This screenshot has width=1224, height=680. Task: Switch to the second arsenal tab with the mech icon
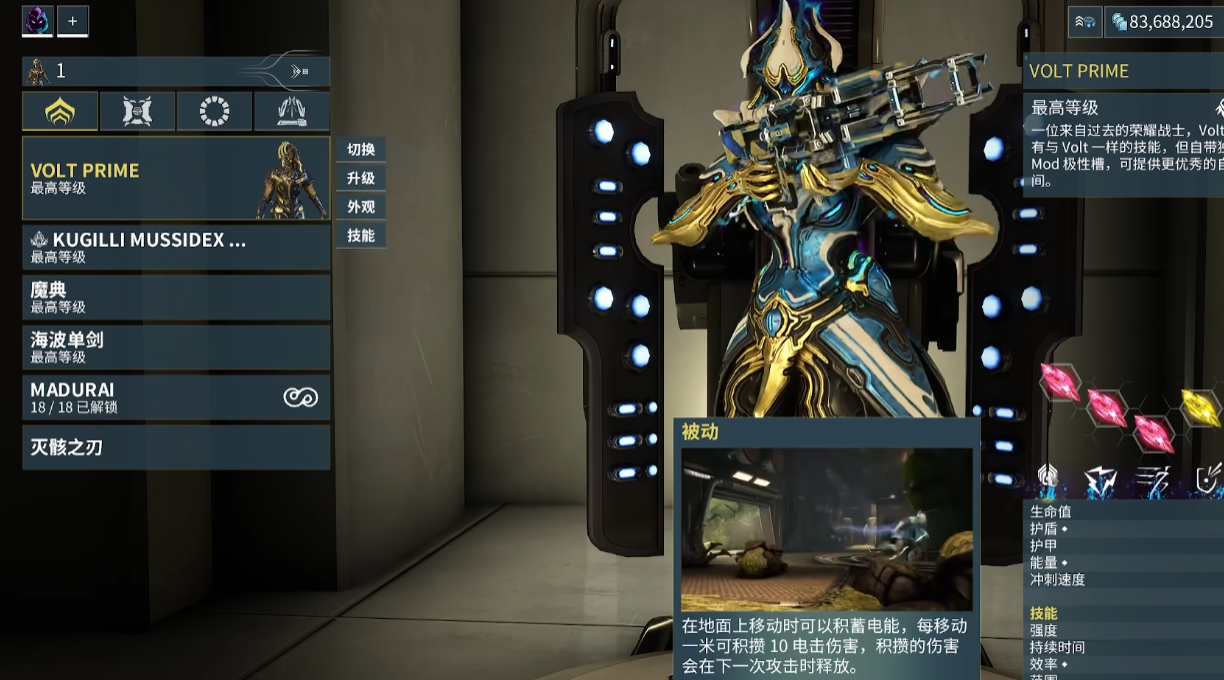(x=137, y=111)
